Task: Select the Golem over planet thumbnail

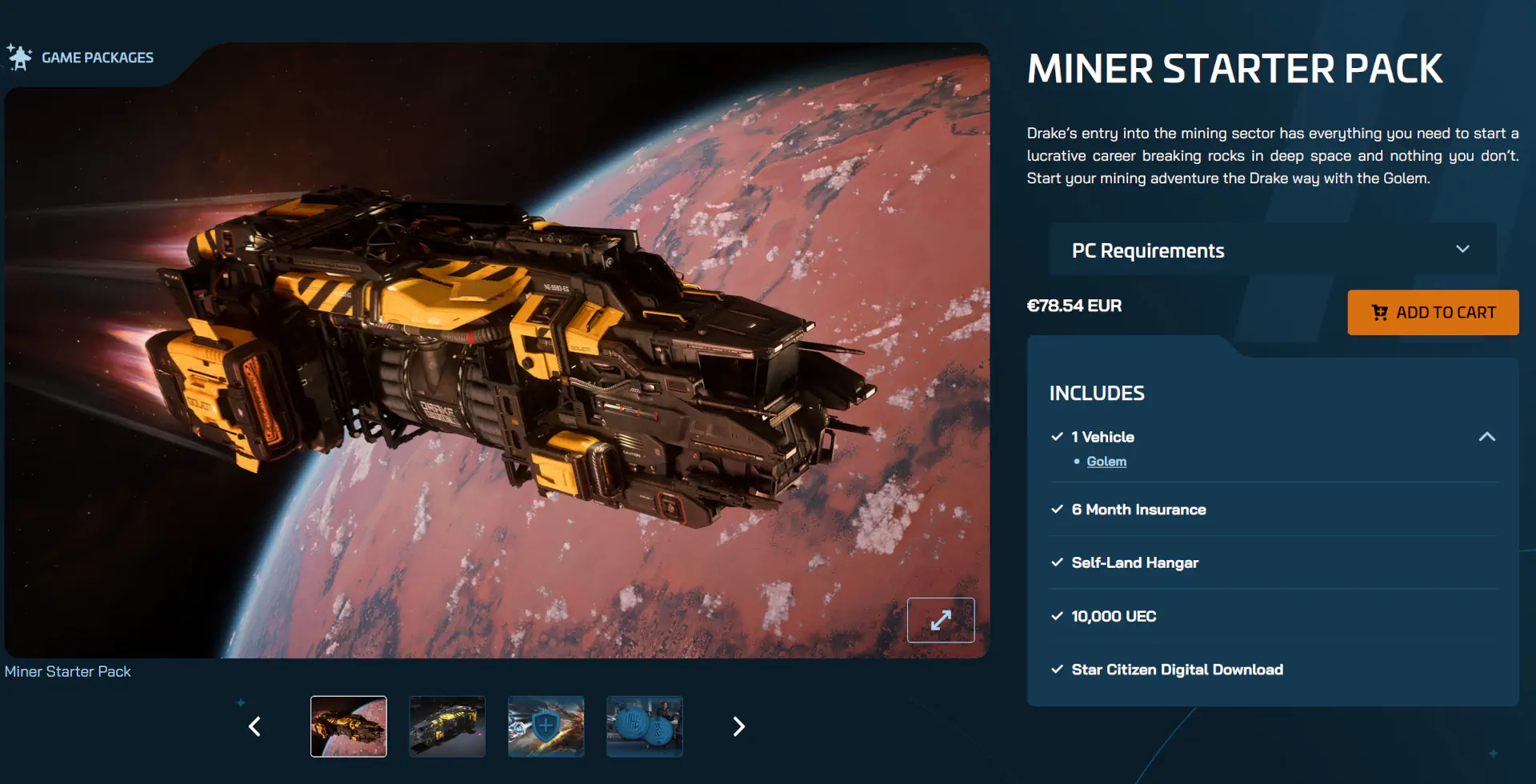Action: (349, 726)
